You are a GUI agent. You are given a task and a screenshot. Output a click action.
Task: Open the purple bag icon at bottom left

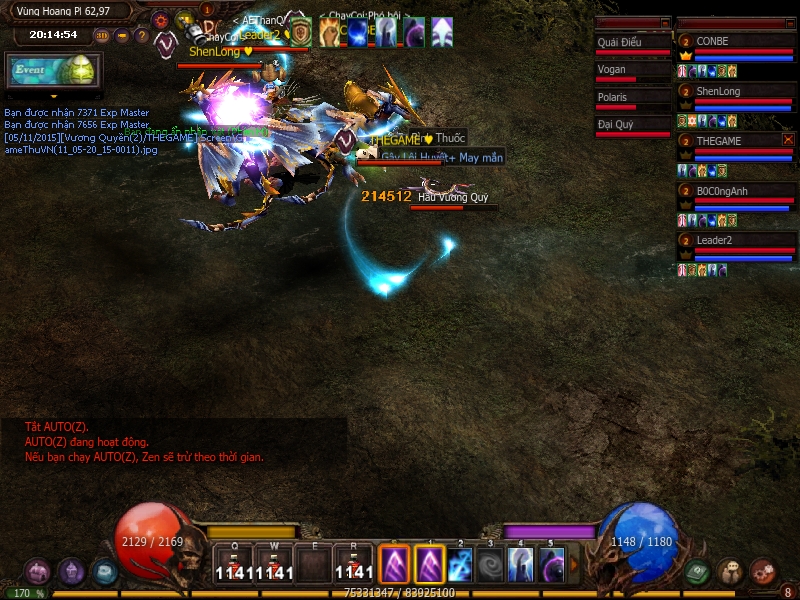(x=38, y=571)
